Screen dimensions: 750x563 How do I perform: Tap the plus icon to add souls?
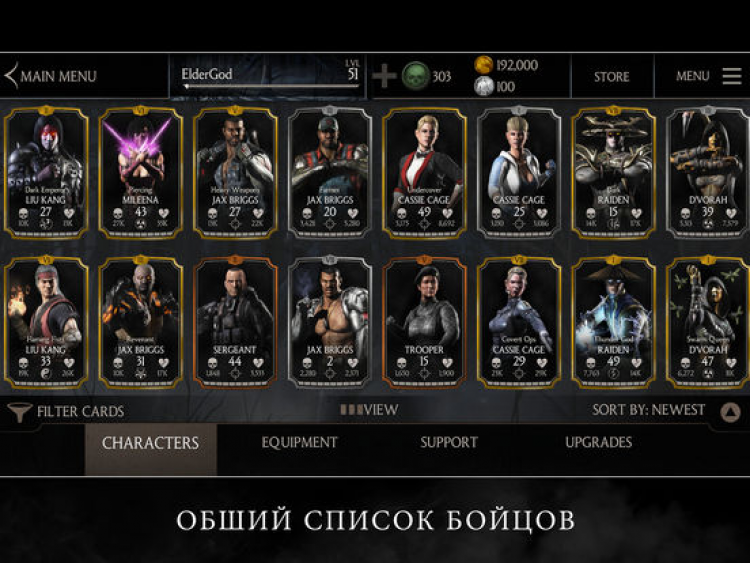click(x=384, y=76)
